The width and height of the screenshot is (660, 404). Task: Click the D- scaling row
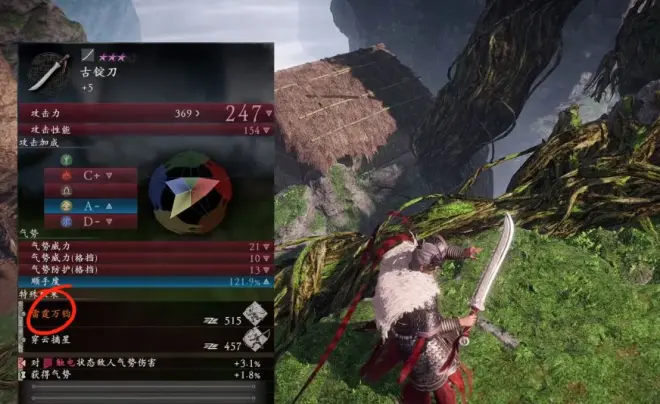tap(91, 220)
